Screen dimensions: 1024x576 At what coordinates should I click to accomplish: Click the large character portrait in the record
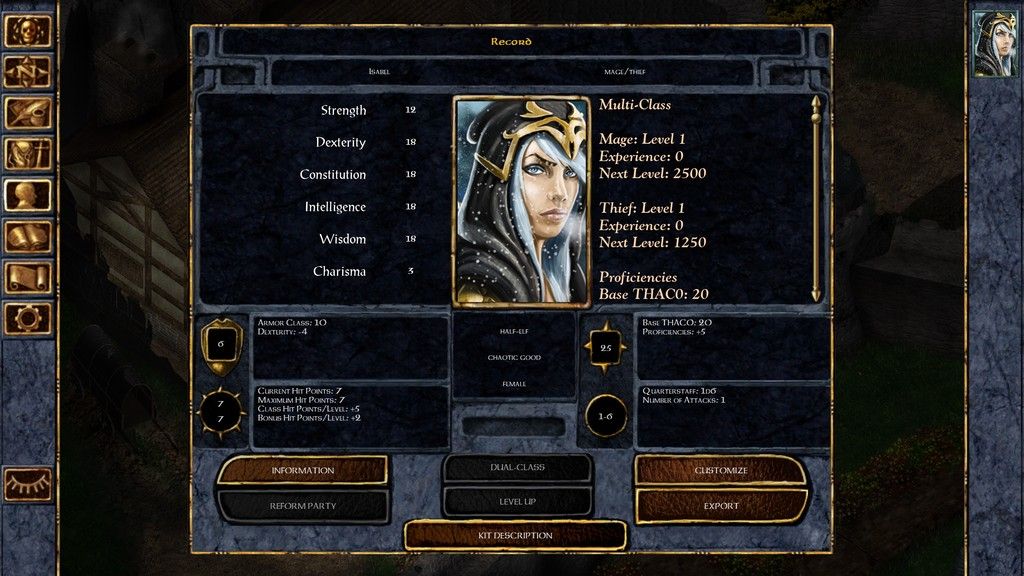point(520,201)
